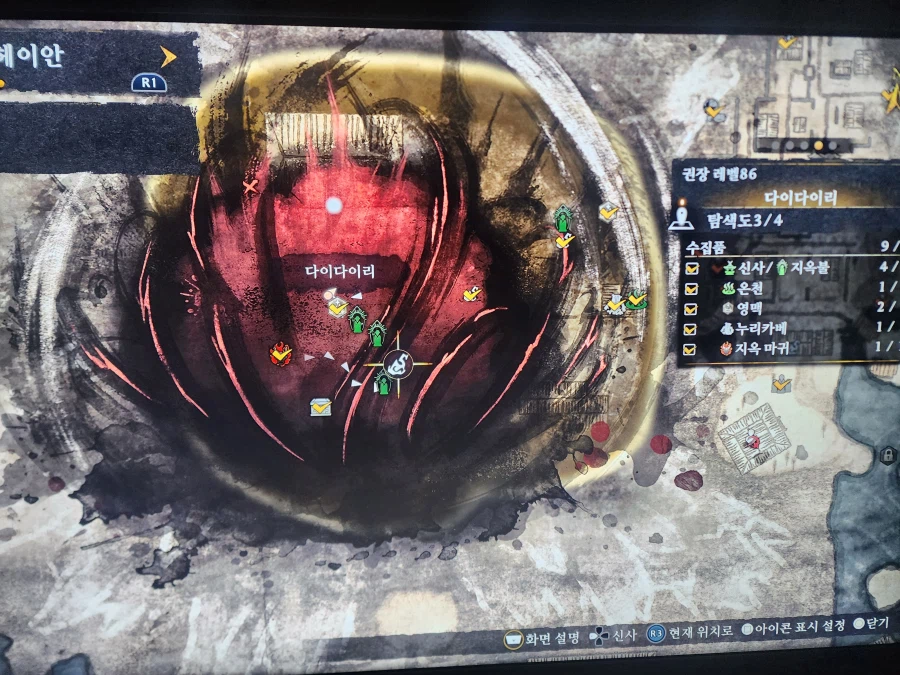Select the green hot spring map marker

(636, 298)
